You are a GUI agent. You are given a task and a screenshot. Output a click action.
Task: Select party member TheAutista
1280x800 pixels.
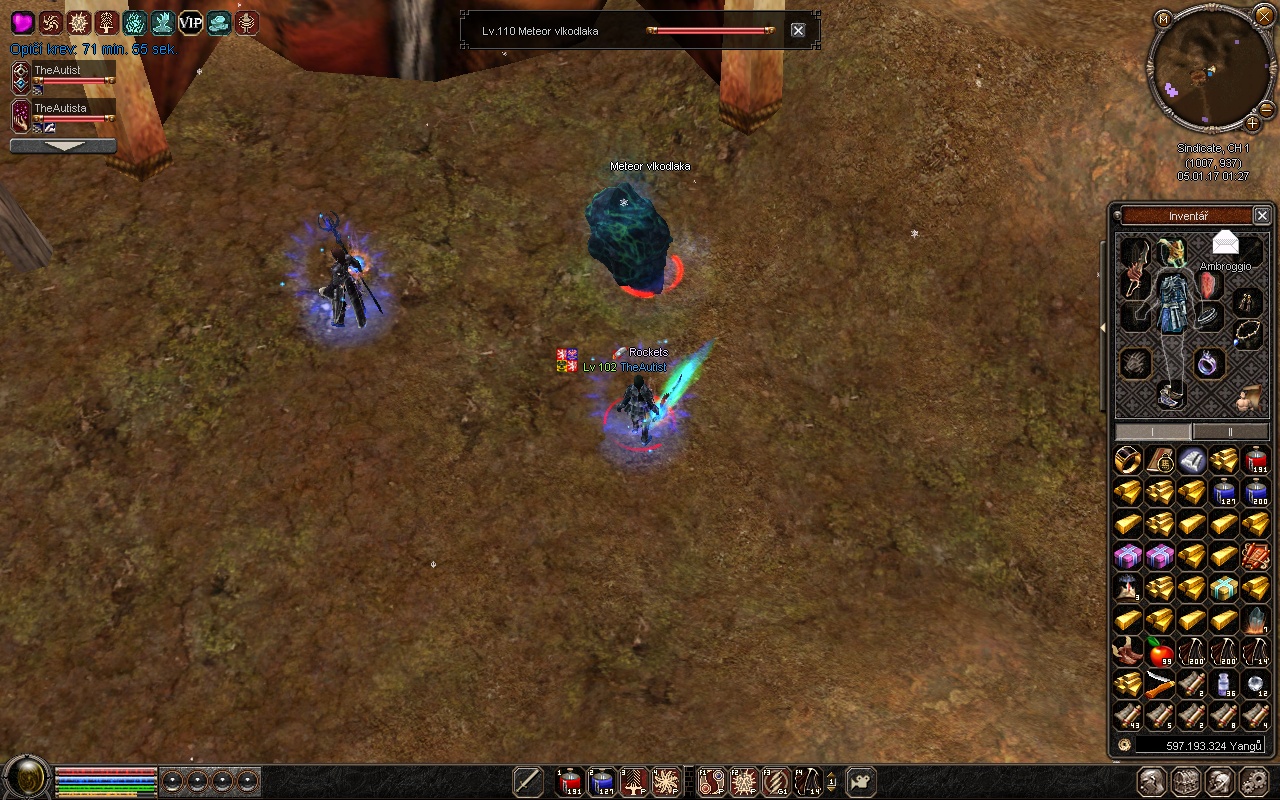(62, 109)
